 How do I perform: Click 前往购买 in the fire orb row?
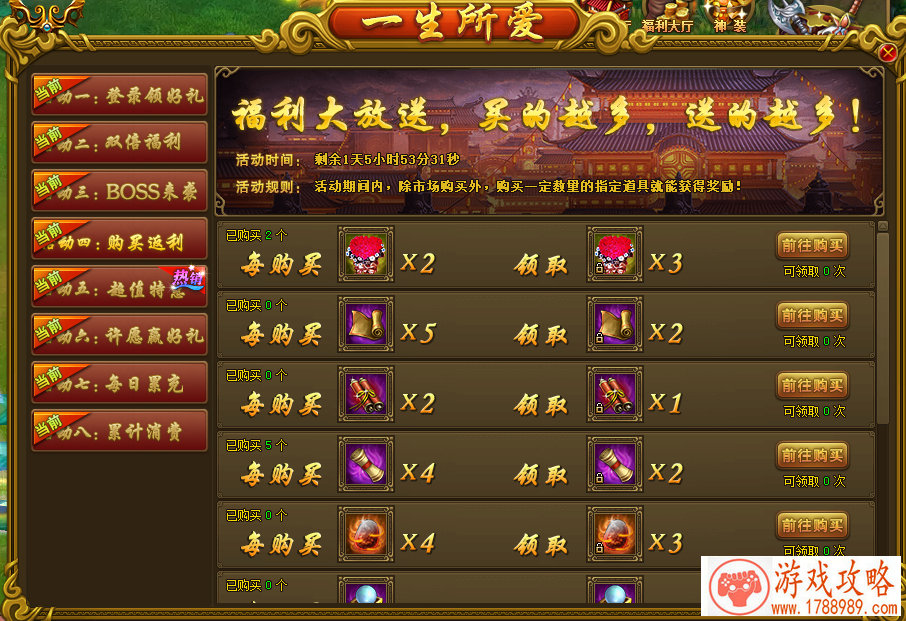pos(812,525)
